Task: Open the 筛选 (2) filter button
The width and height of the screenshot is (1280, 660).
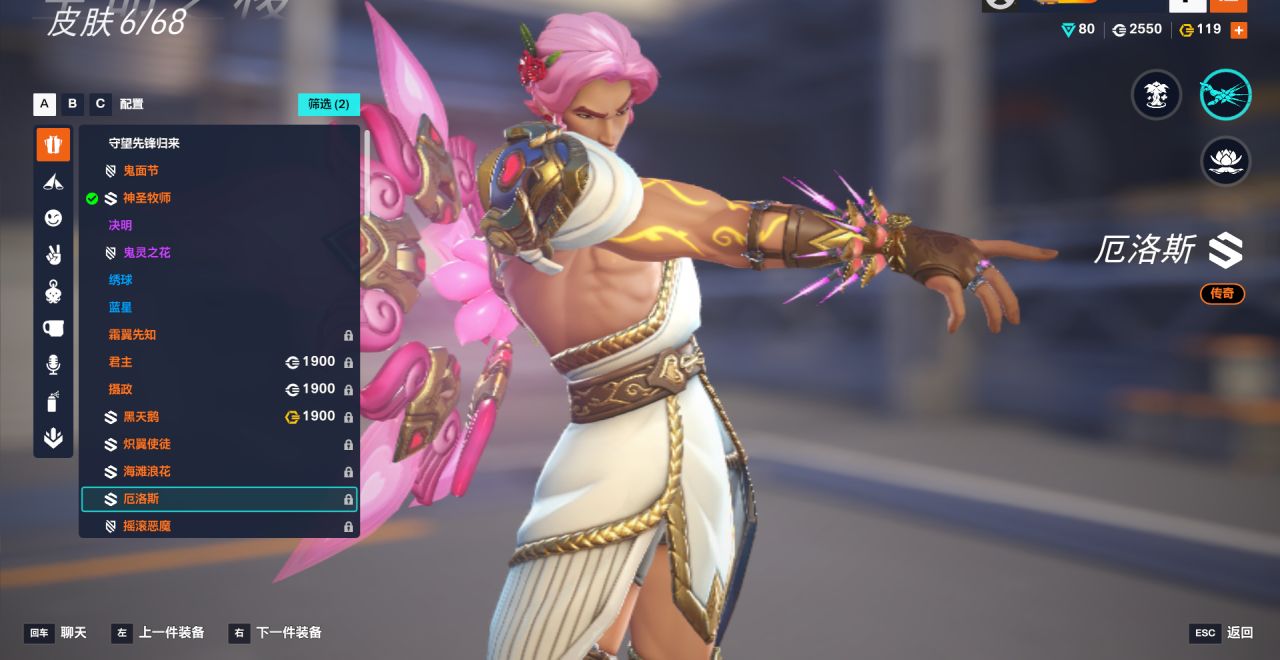Action: [328, 104]
